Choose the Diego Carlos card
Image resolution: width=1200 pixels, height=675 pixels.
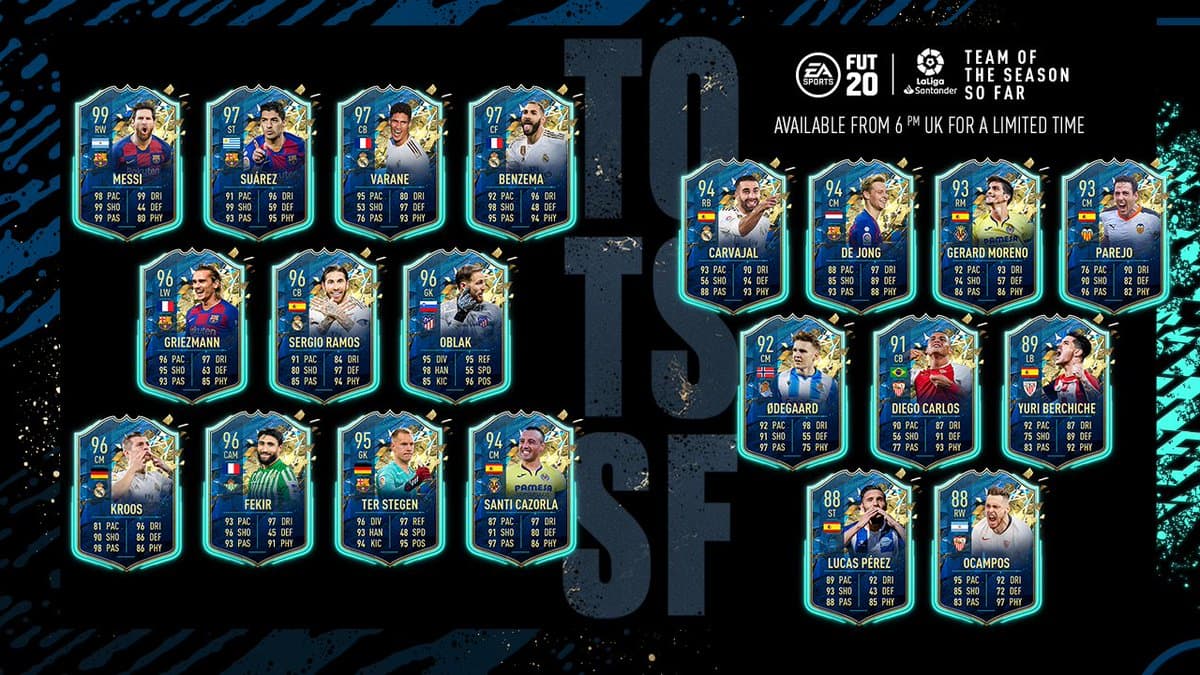[925, 390]
